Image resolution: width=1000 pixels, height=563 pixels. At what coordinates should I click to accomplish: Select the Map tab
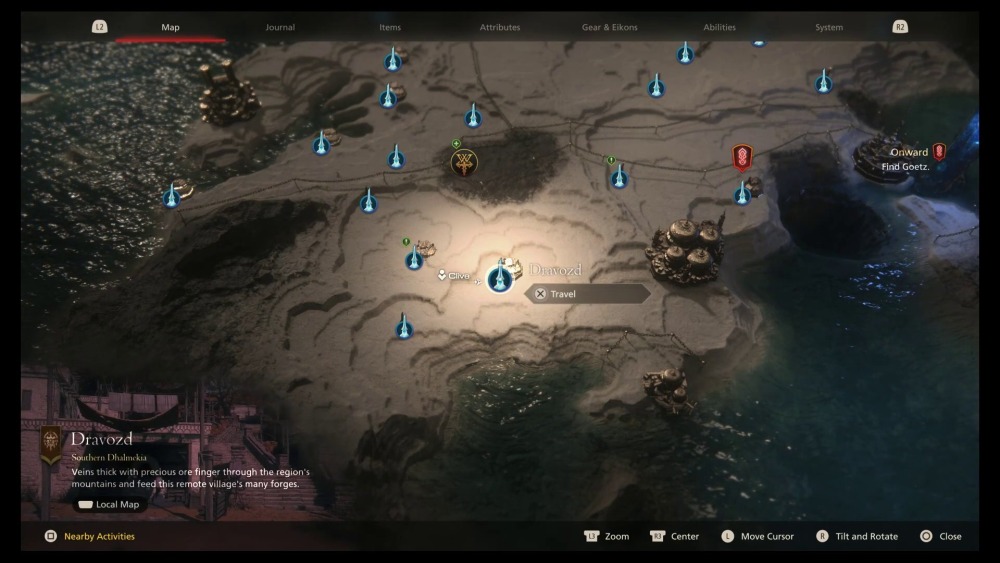point(170,27)
